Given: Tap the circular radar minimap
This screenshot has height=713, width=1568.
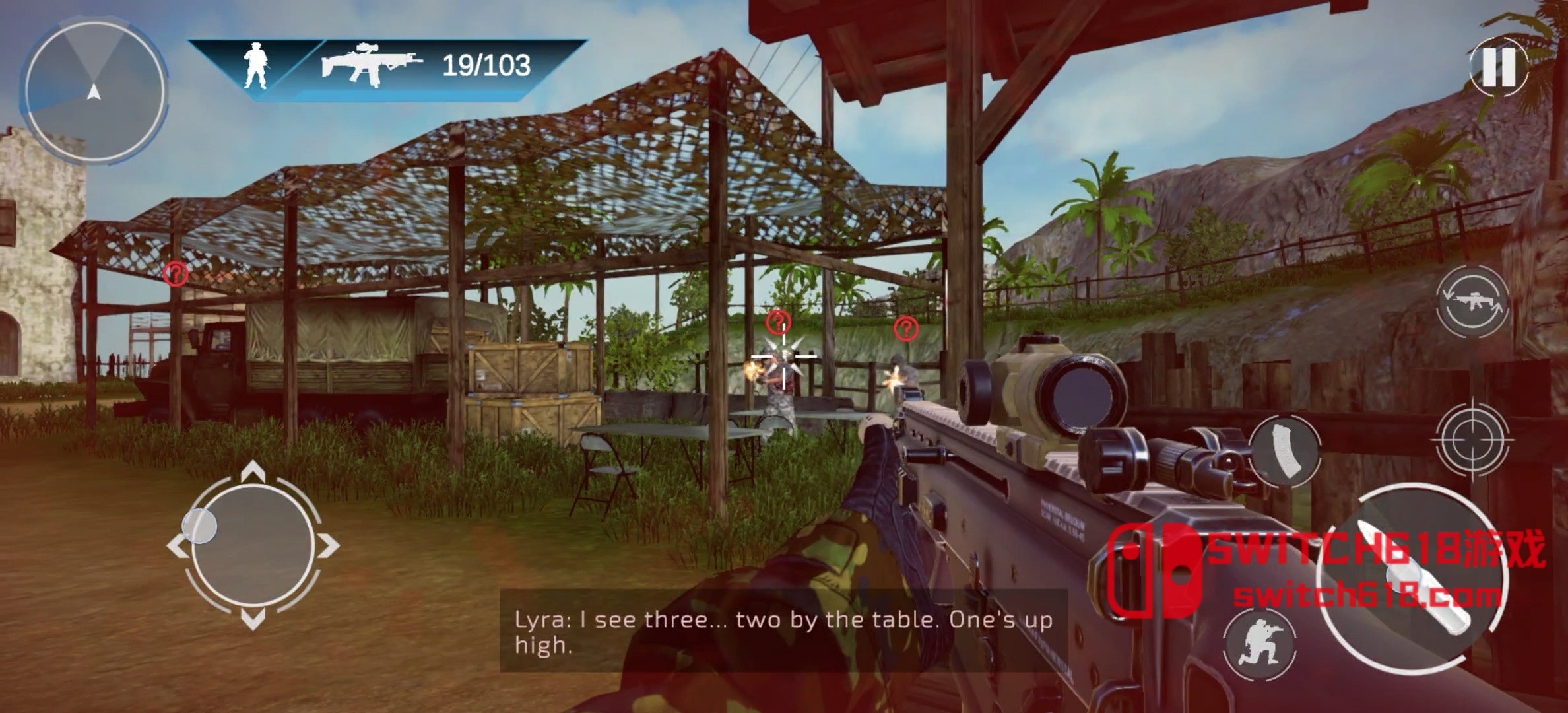Looking at the screenshot, I should (94, 91).
